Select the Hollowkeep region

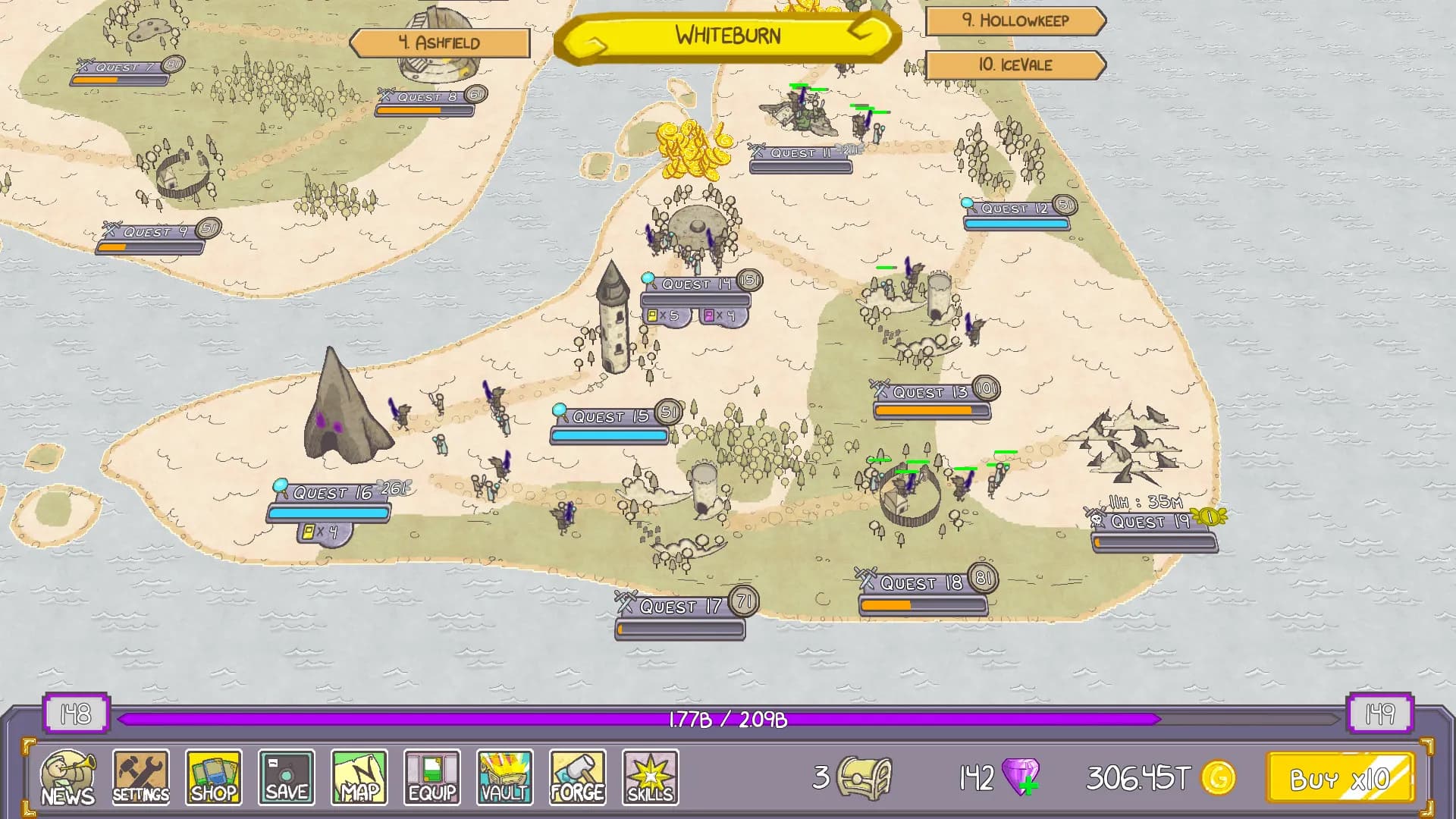pyautogui.click(x=1014, y=22)
